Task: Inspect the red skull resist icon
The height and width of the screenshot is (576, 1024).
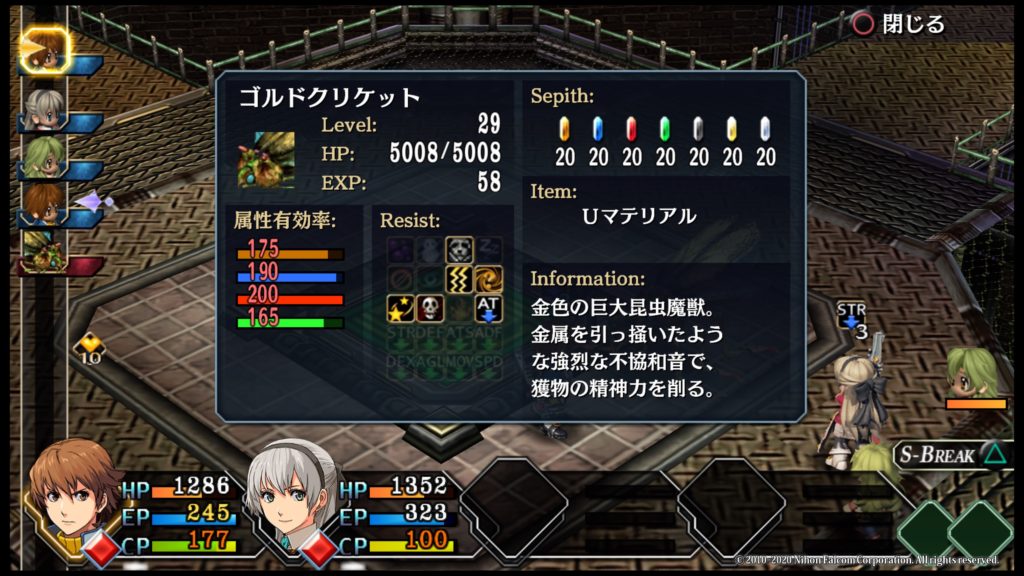Action: click(430, 308)
